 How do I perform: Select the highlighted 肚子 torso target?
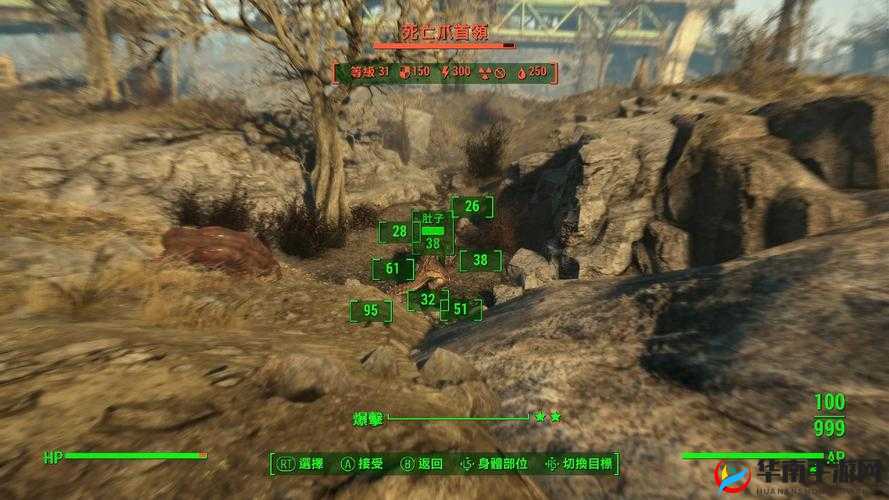pos(432,233)
